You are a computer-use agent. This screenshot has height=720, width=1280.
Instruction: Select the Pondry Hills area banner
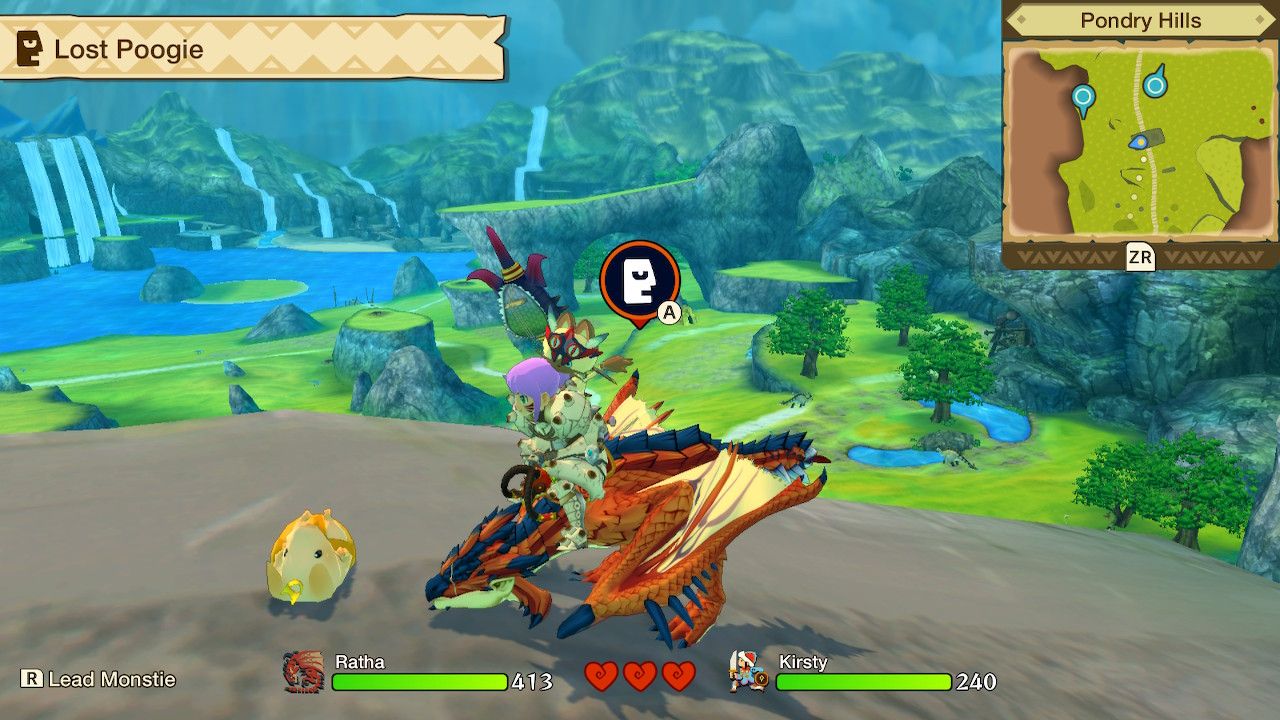coord(1139,20)
